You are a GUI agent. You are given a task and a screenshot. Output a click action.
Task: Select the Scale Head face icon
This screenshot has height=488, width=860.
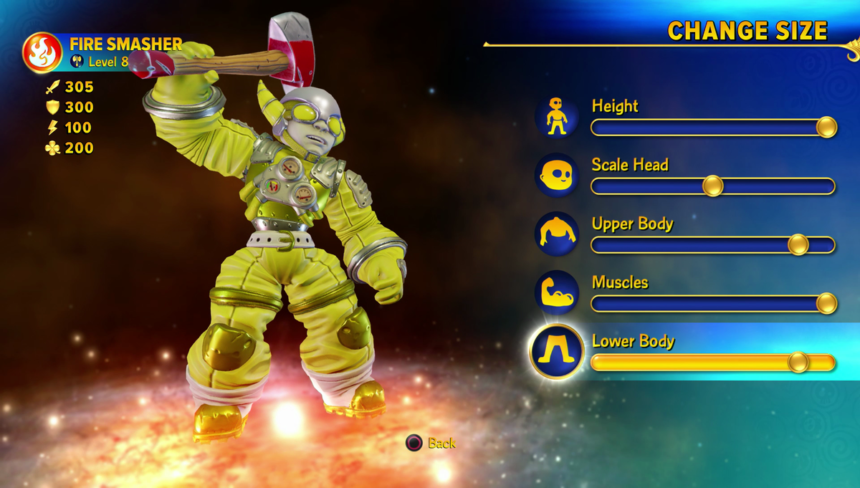(x=557, y=175)
